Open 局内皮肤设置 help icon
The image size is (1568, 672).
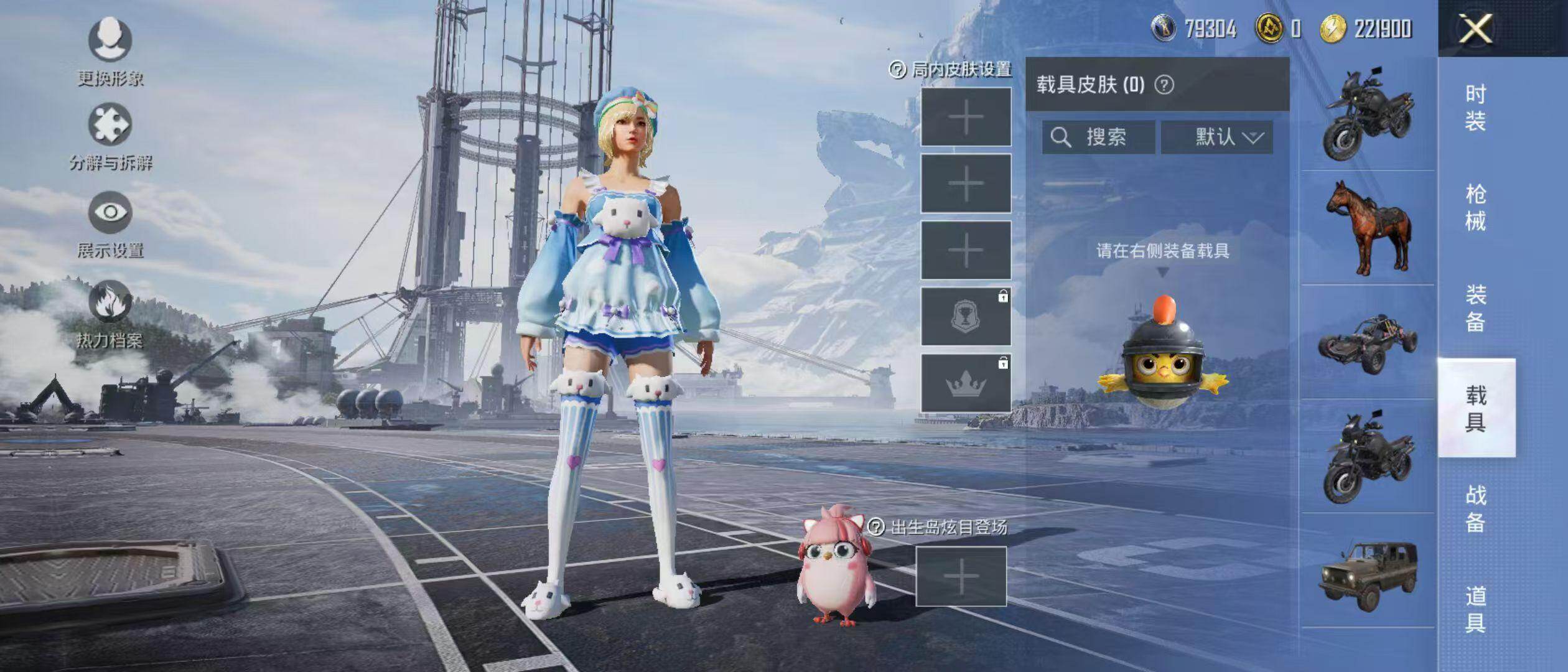click(x=897, y=70)
